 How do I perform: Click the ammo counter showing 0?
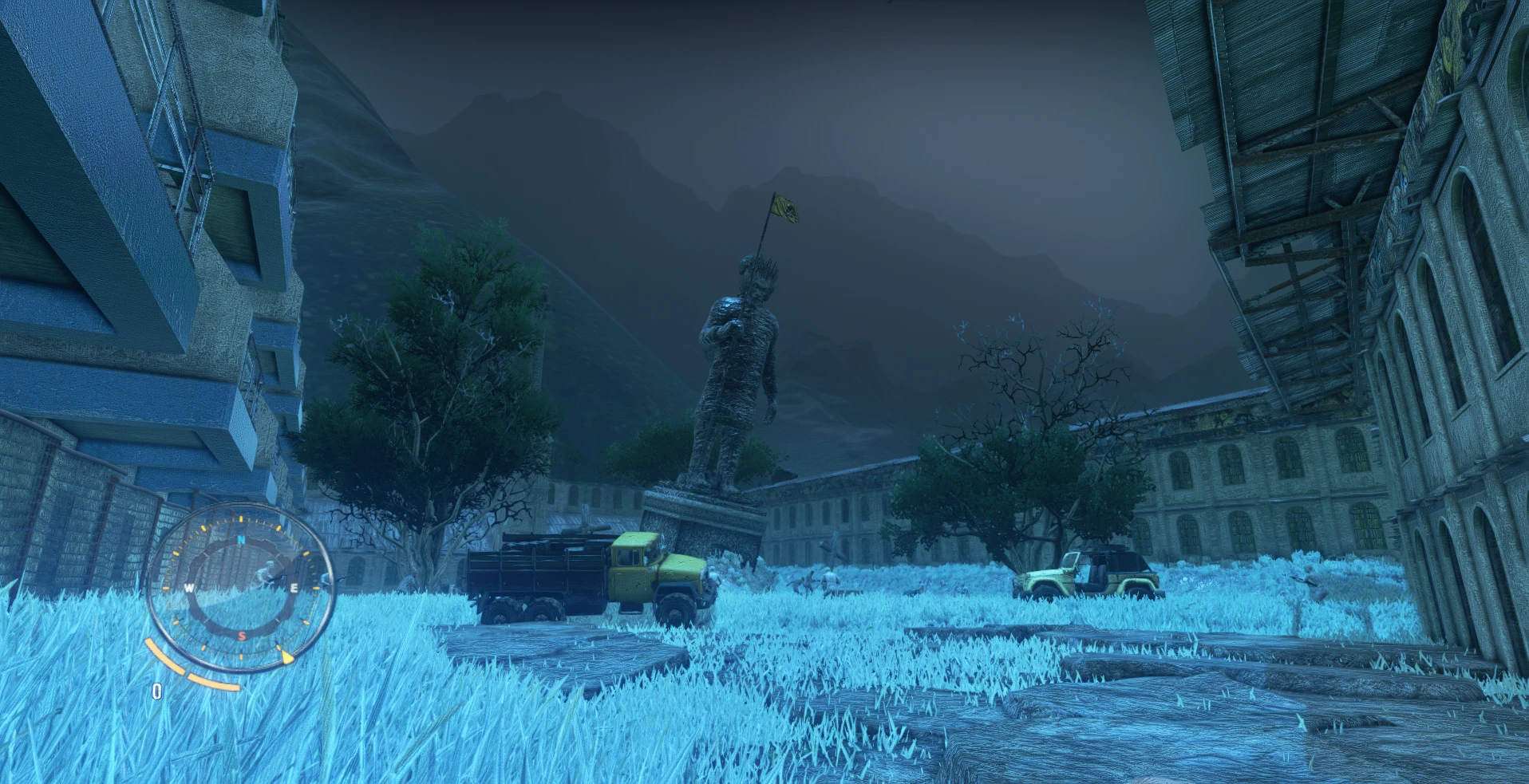[x=156, y=689]
